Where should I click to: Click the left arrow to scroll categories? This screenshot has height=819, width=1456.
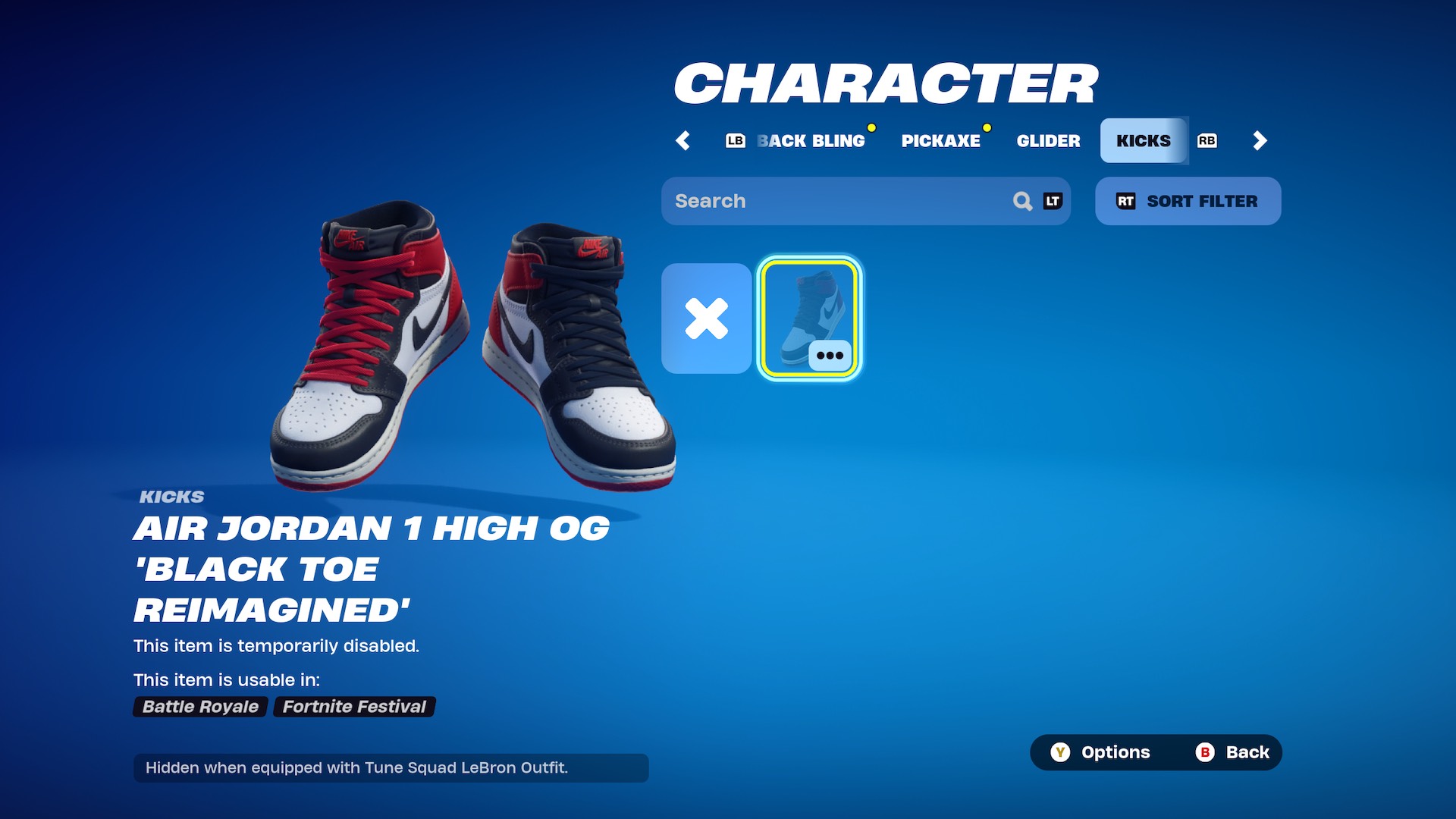coord(682,140)
